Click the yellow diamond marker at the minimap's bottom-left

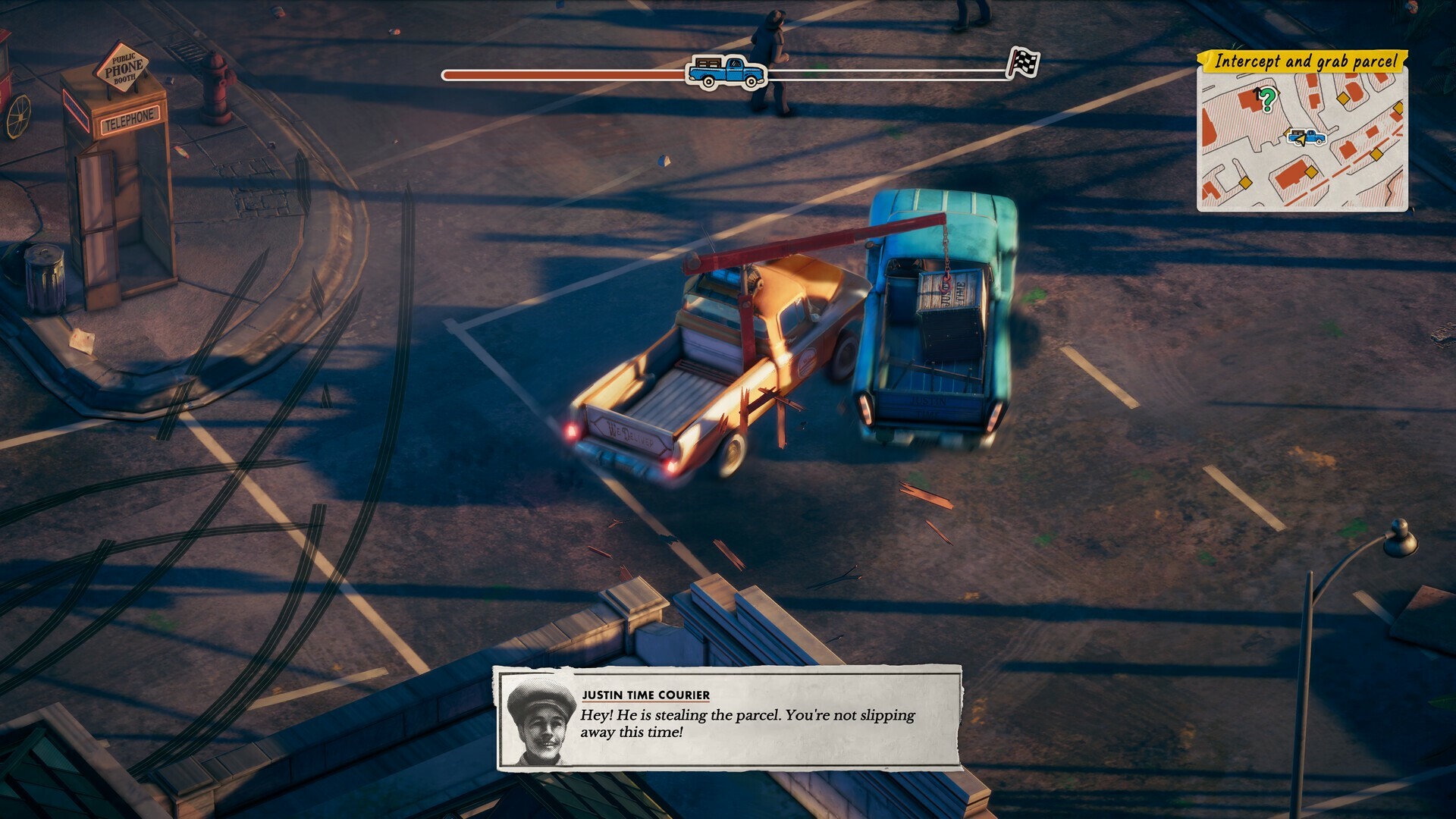1244,183
